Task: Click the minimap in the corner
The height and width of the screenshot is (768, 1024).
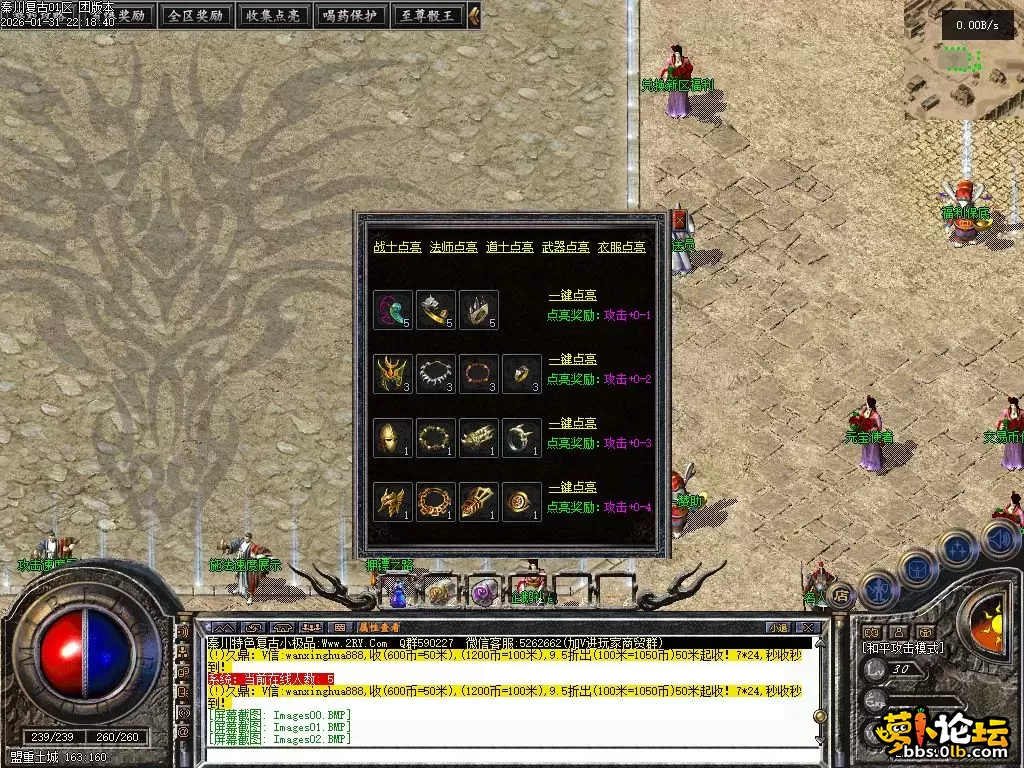Action: 963,60
